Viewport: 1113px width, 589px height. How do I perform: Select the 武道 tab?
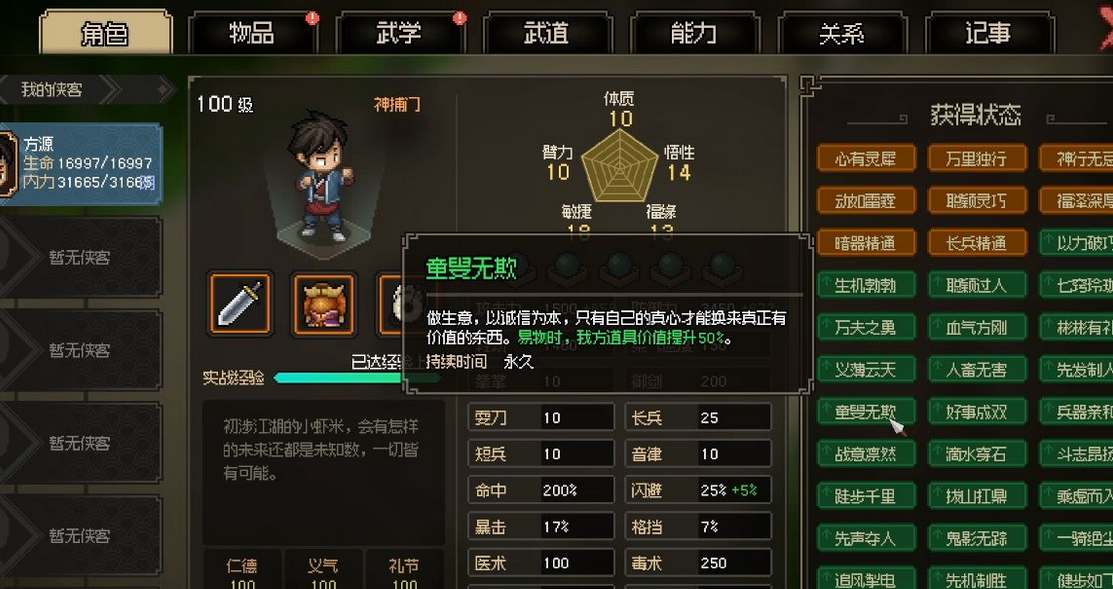[546, 33]
